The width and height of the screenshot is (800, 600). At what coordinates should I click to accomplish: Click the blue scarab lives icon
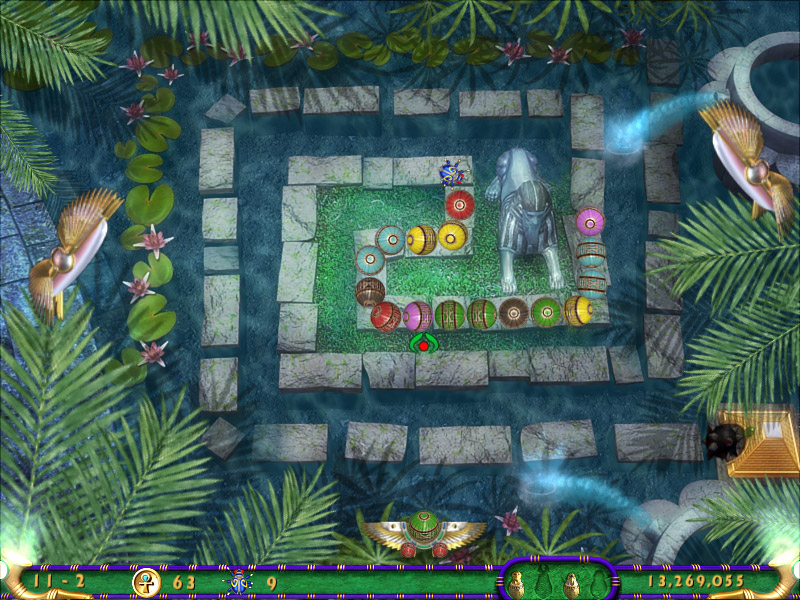[x=240, y=581]
